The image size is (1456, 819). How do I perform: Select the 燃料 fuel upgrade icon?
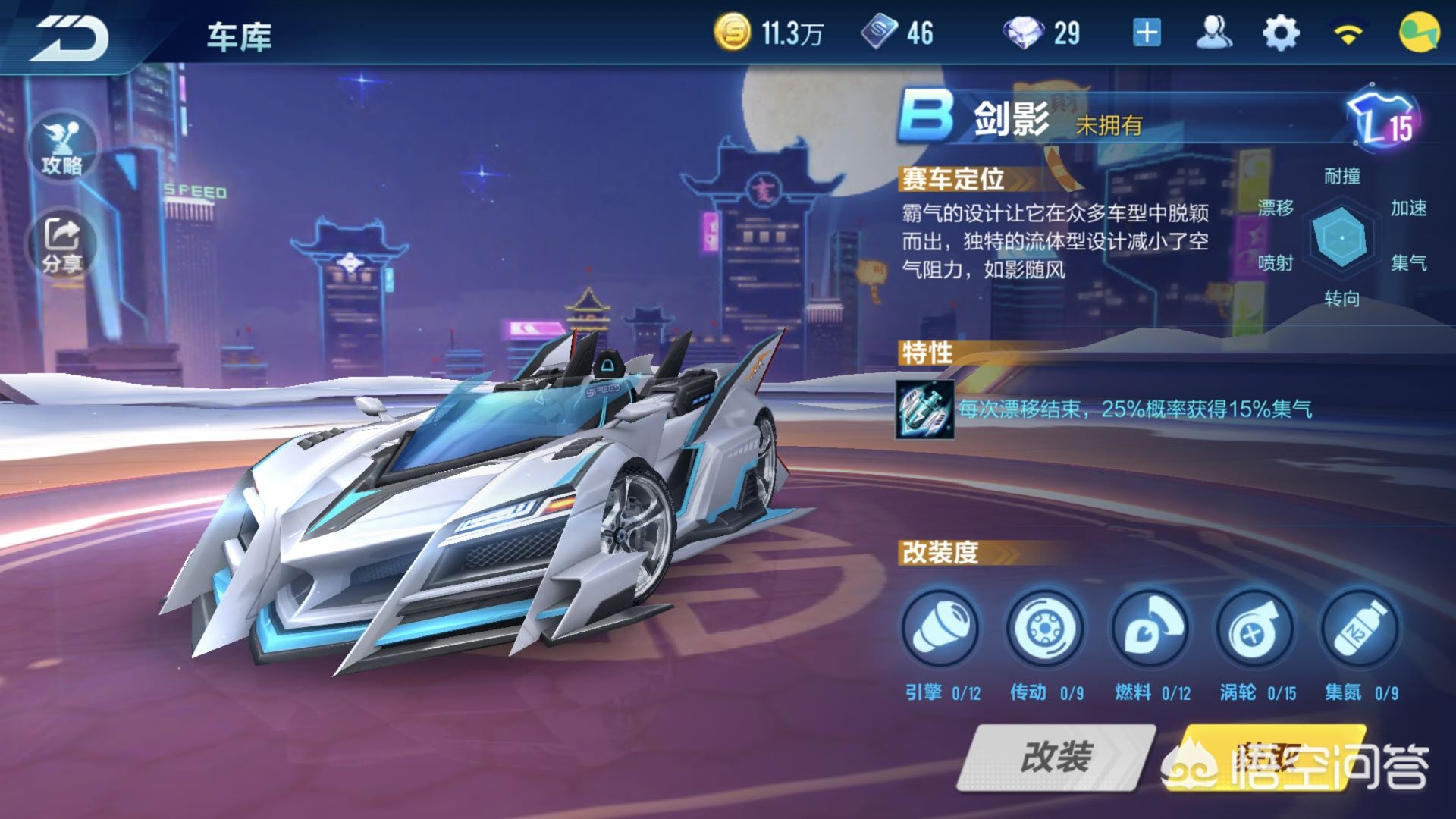click(x=1149, y=629)
